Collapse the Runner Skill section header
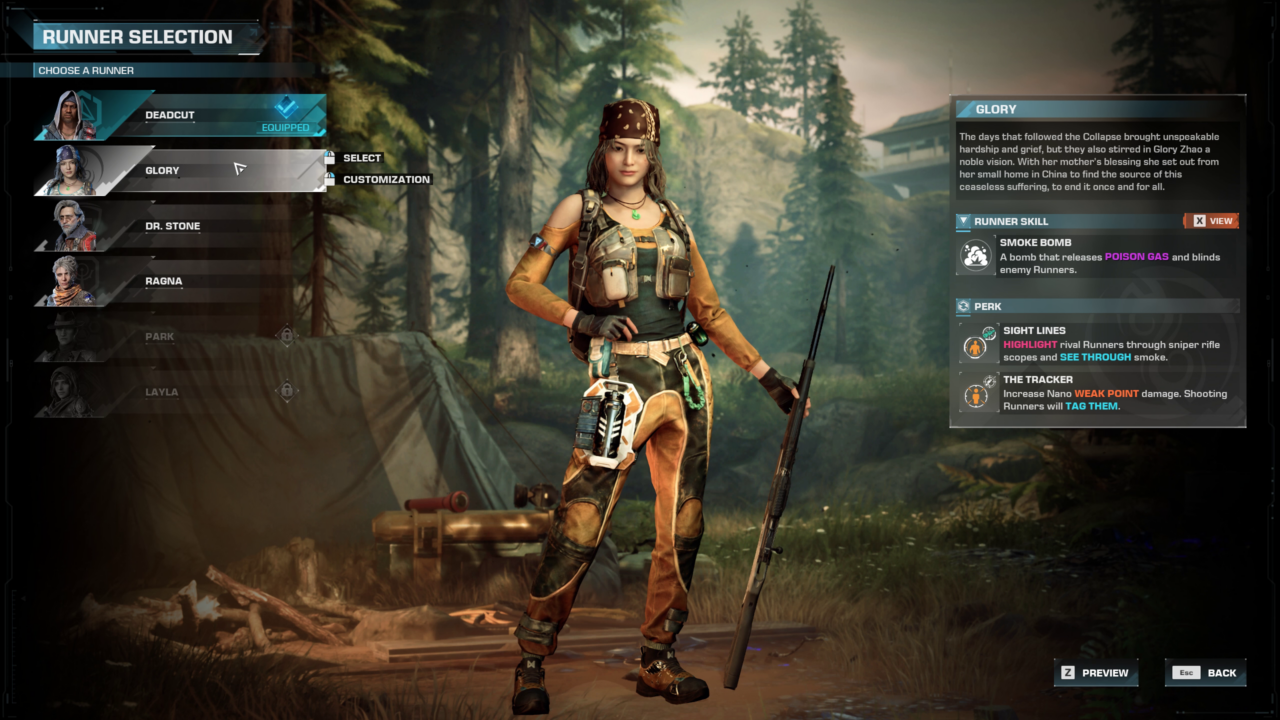 (963, 221)
